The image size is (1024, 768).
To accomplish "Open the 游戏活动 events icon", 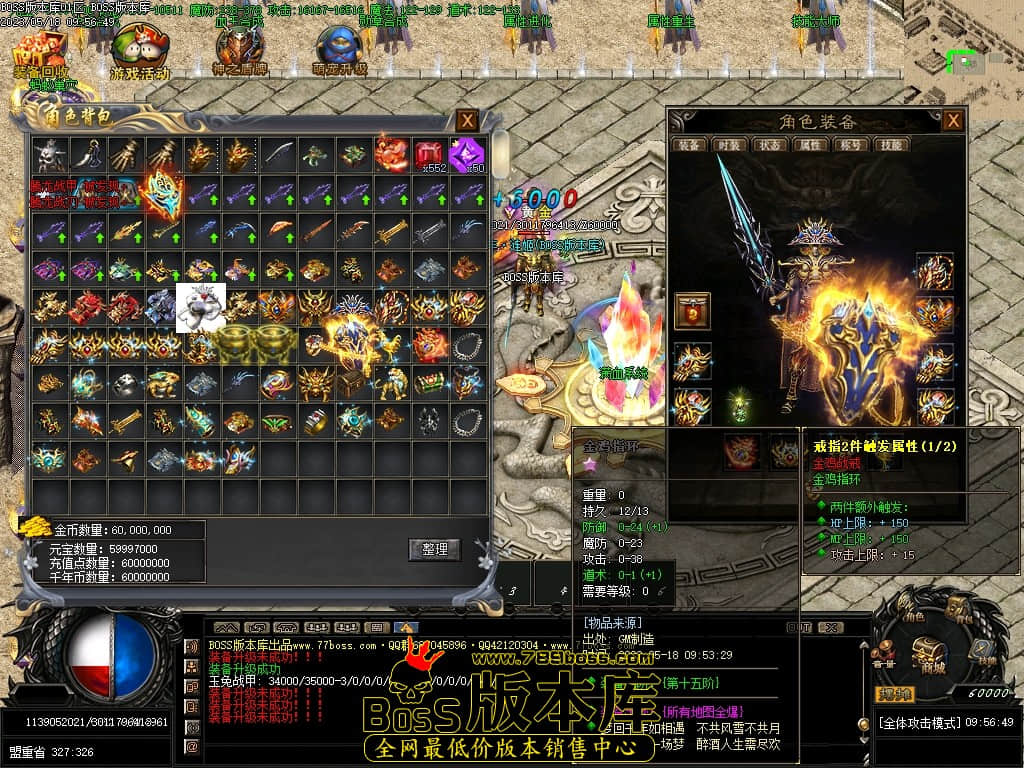I will coord(139,50).
